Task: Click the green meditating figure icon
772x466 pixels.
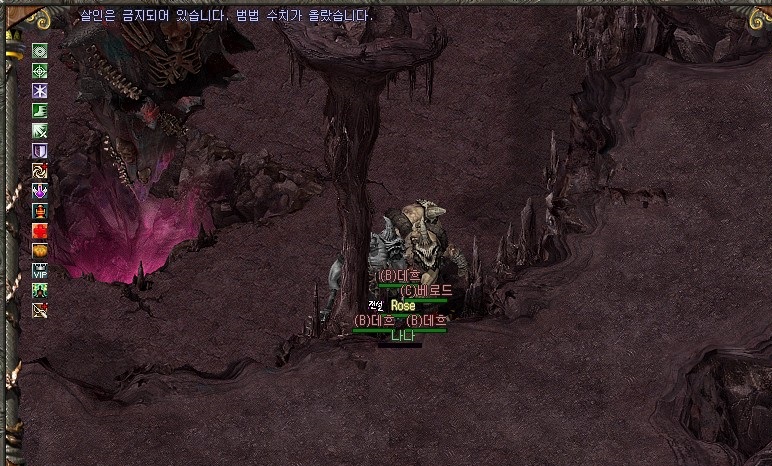Action: pos(40,290)
